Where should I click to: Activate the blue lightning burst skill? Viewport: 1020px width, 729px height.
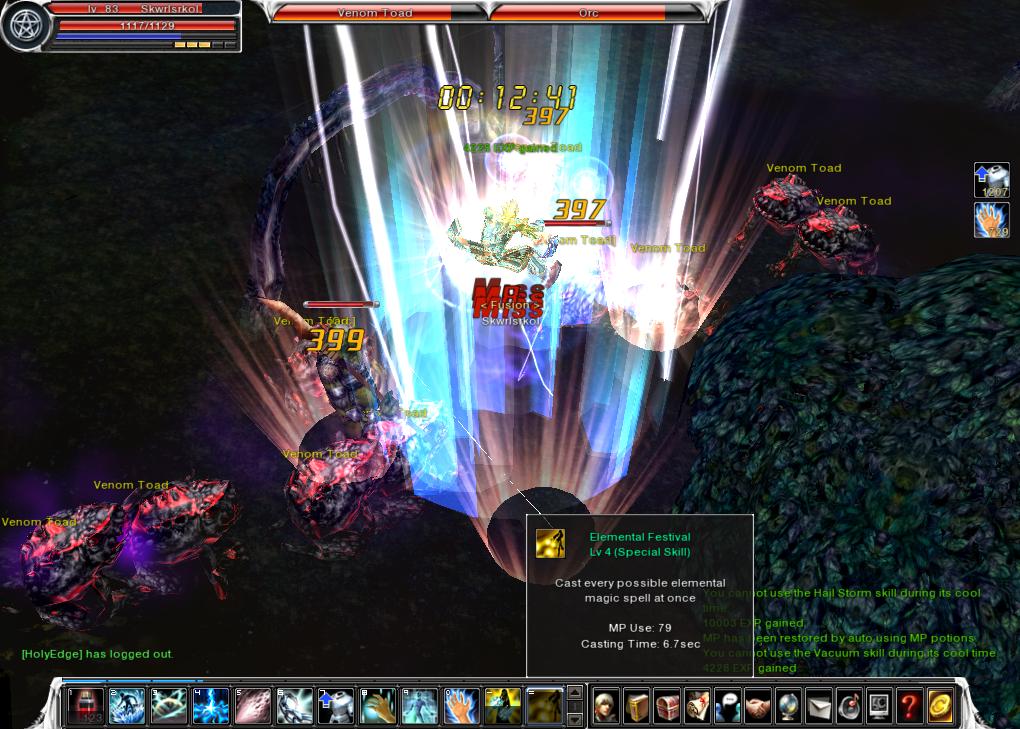210,706
